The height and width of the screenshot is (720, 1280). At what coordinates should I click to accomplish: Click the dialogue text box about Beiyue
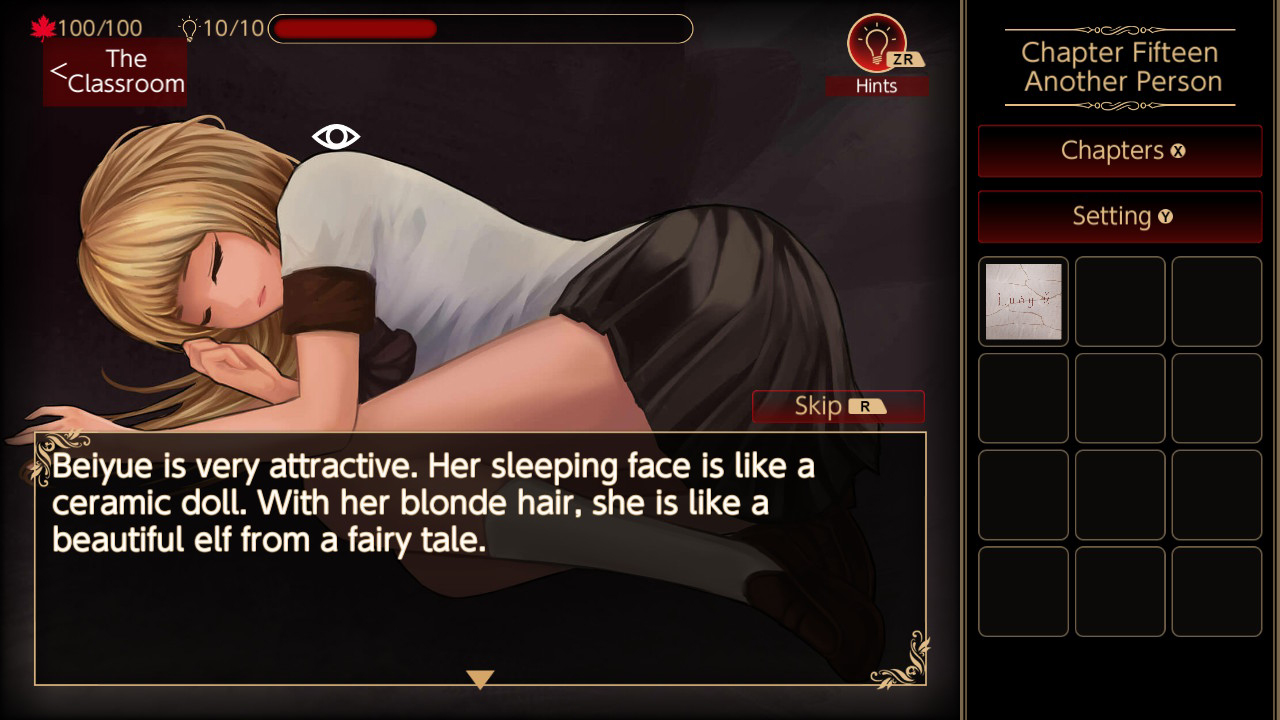pyautogui.click(x=480, y=555)
